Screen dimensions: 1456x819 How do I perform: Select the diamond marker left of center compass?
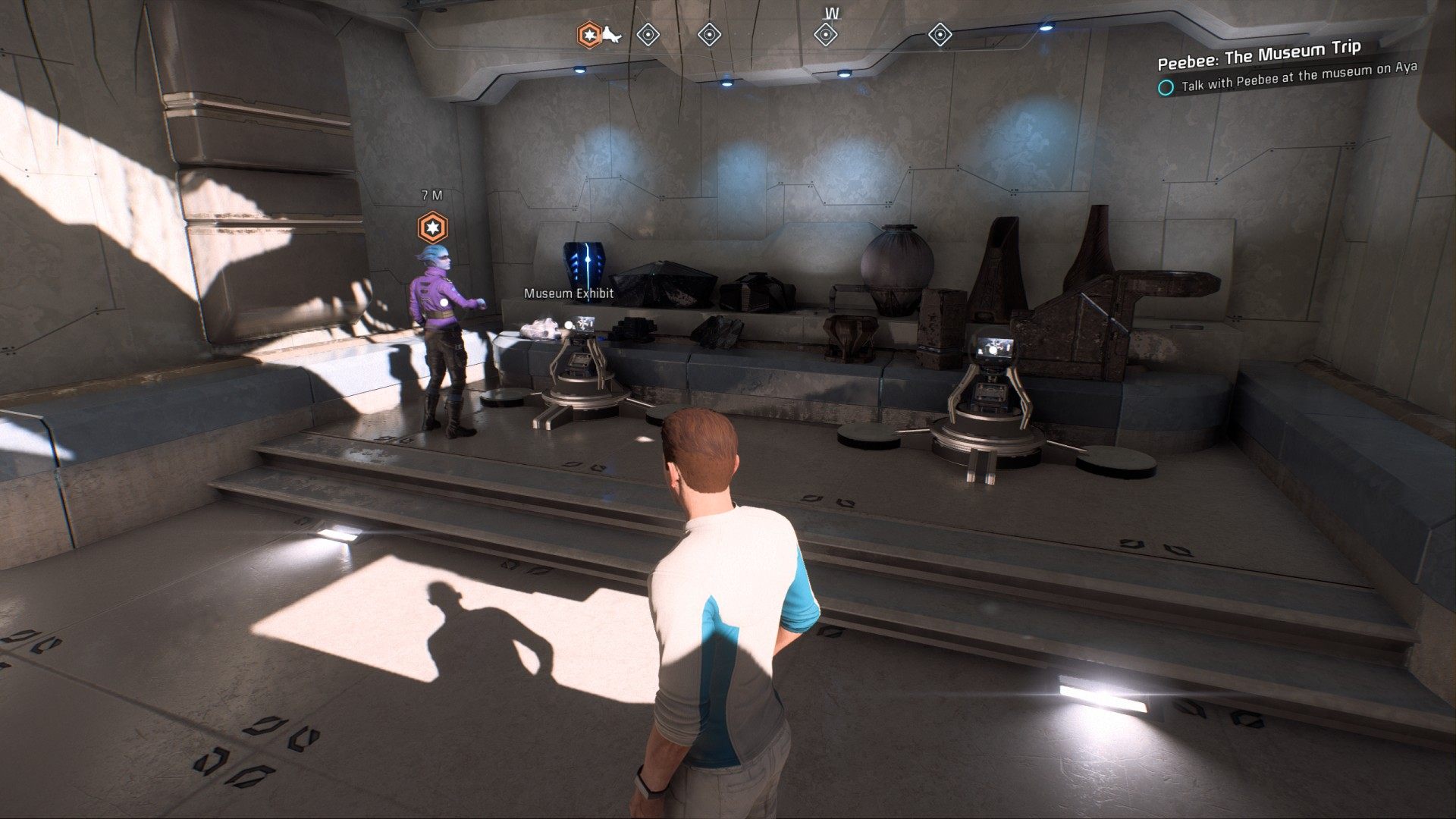point(709,34)
